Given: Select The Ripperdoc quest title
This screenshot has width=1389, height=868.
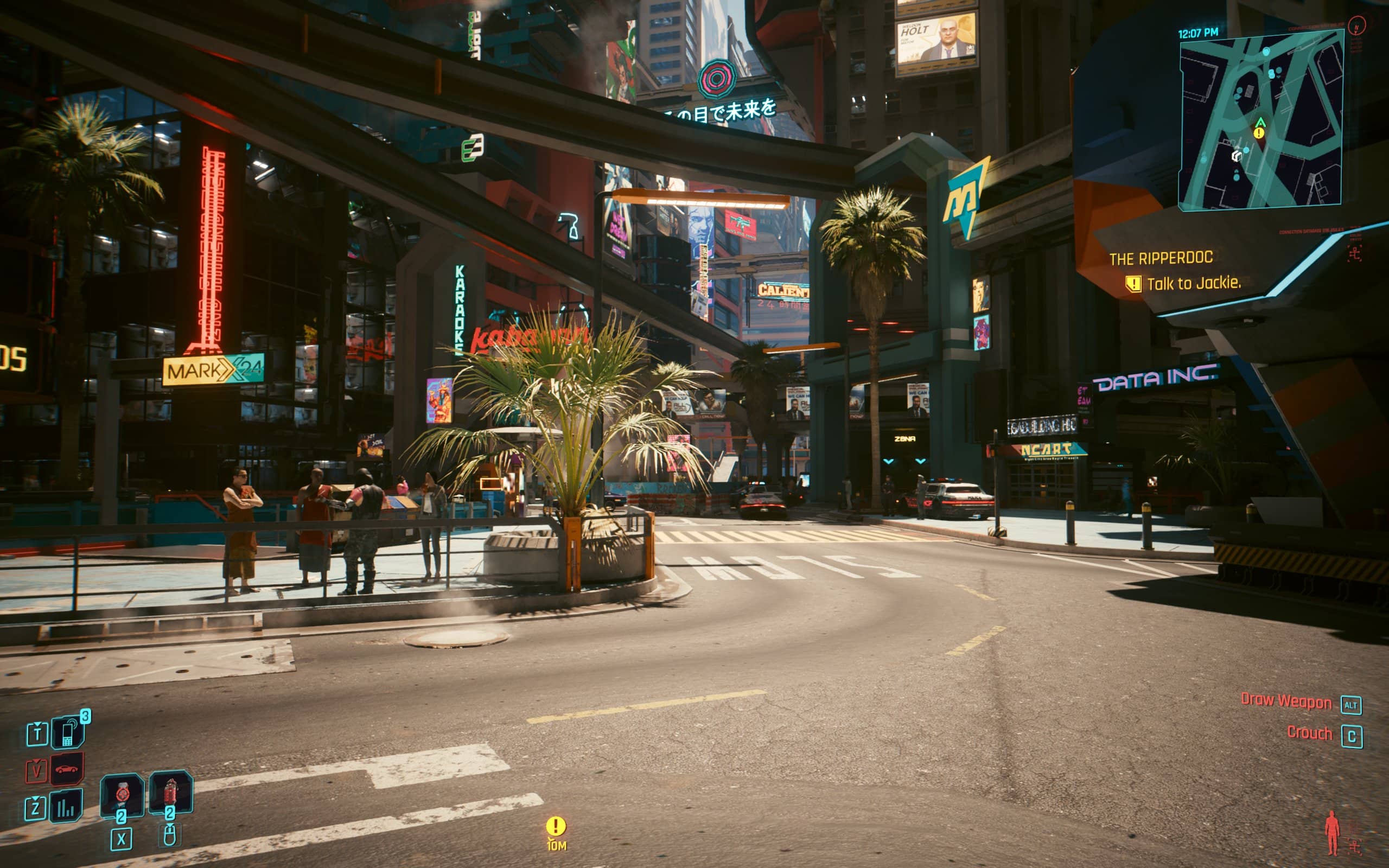Looking at the screenshot, I should 1161,258.
